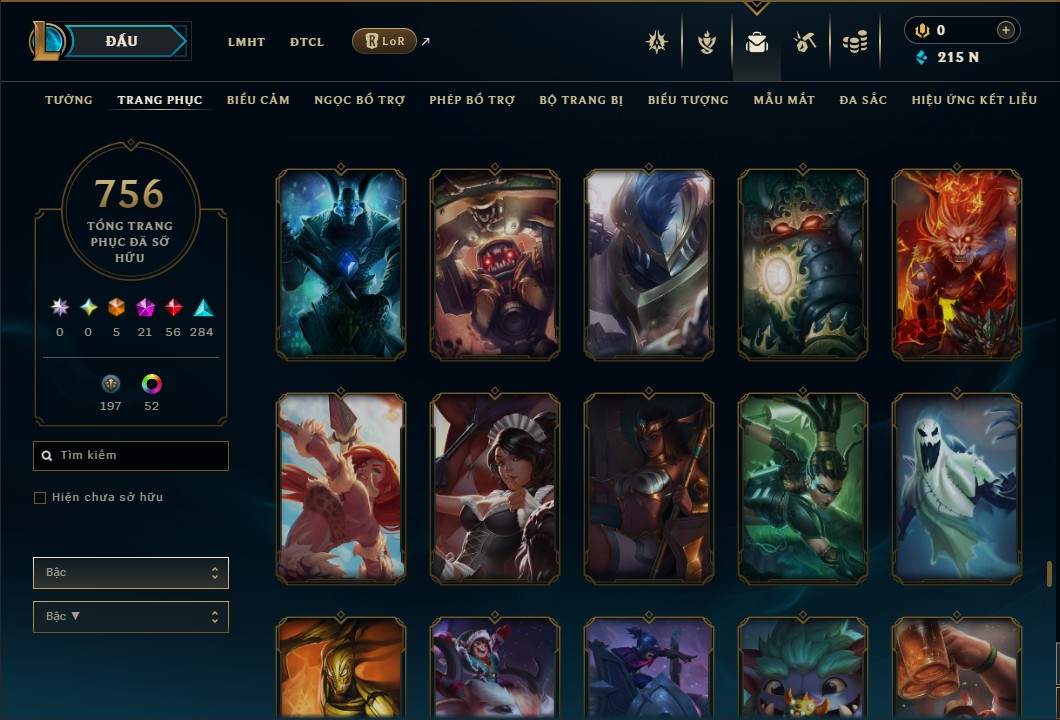Viewport: 1060px width, 720px height.
Task: Select the BIỂU CẢM tab
Action: (x=258, y=100)
